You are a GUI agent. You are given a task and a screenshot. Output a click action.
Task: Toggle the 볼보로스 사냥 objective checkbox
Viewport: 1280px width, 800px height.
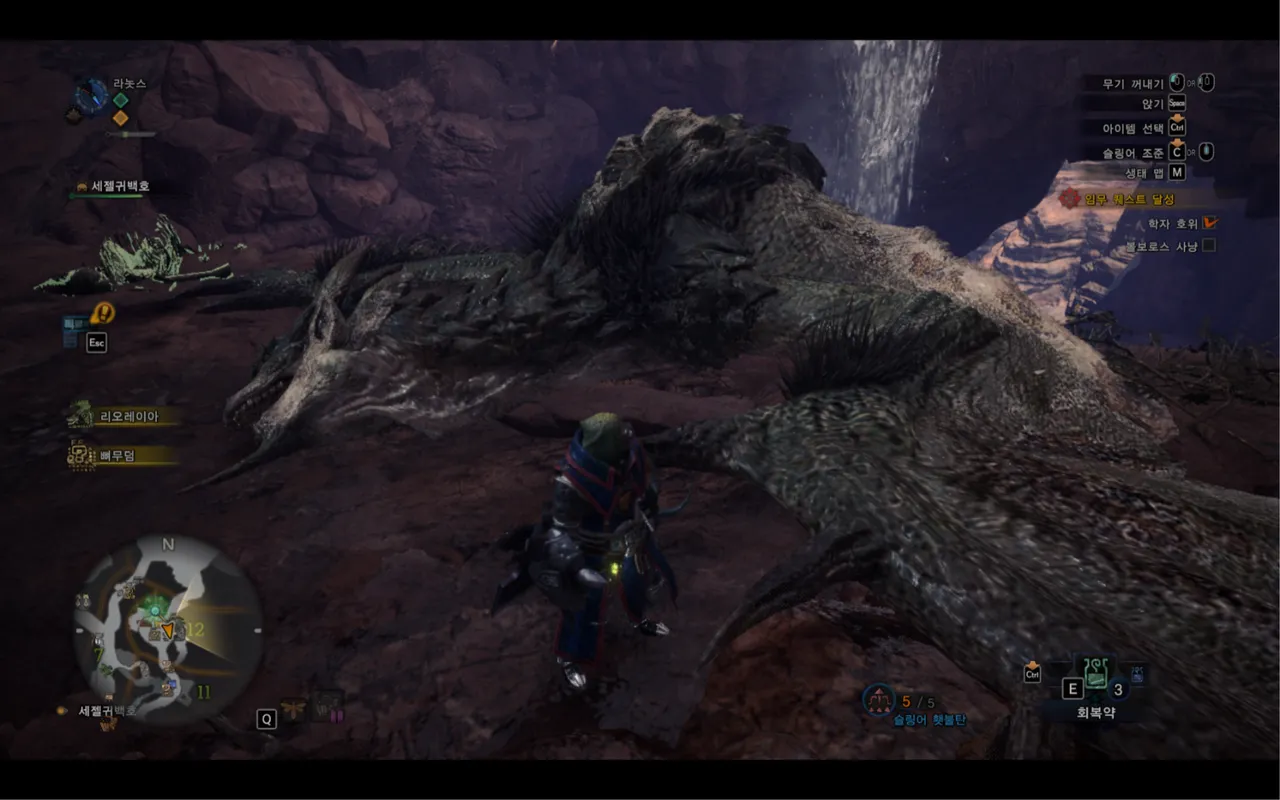click(1209, 245)
